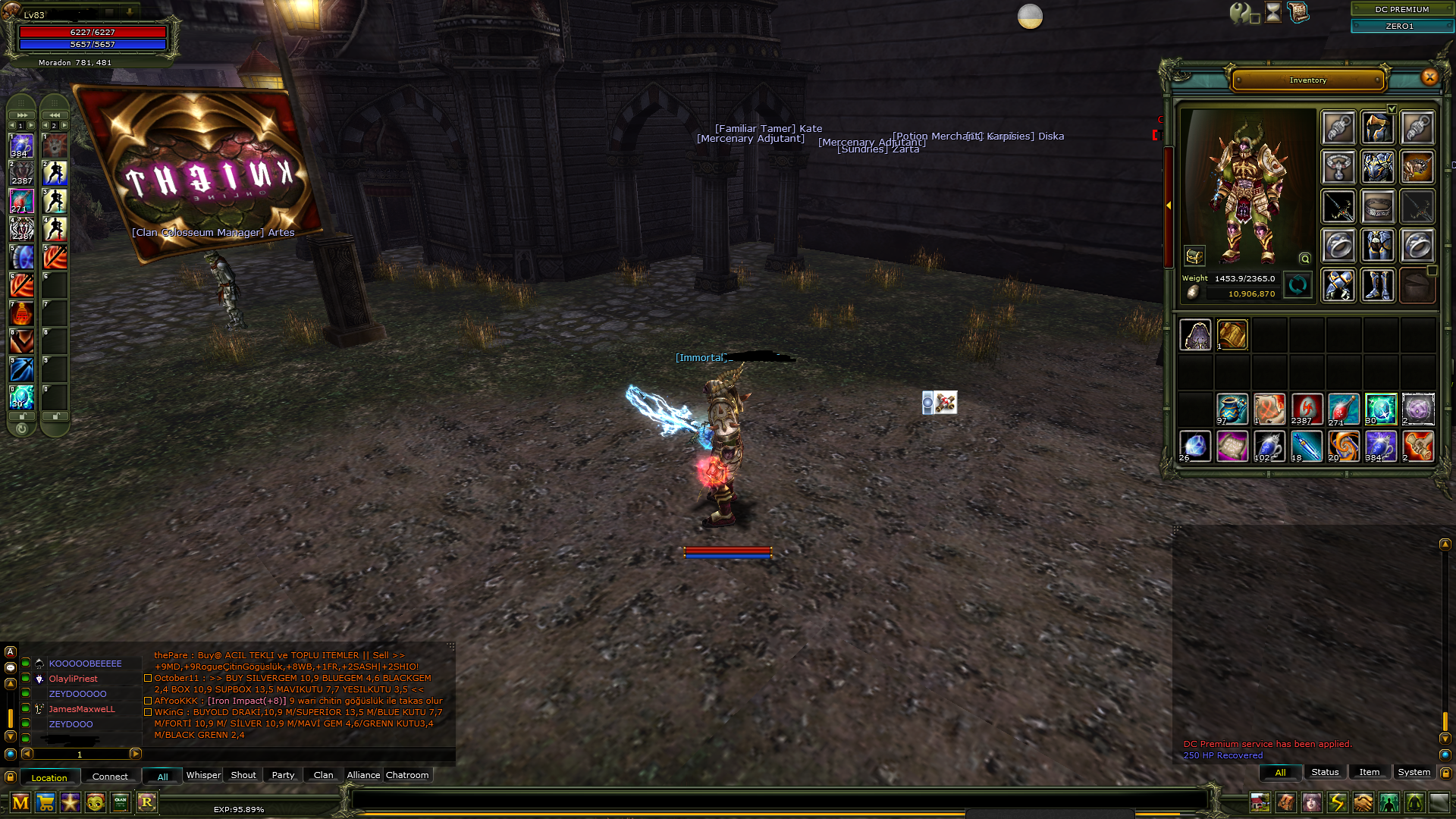Image resolution: width=1456 pixels, height=819 pixels.
Task: Select the equipped belt slot
Action: 1377,206
